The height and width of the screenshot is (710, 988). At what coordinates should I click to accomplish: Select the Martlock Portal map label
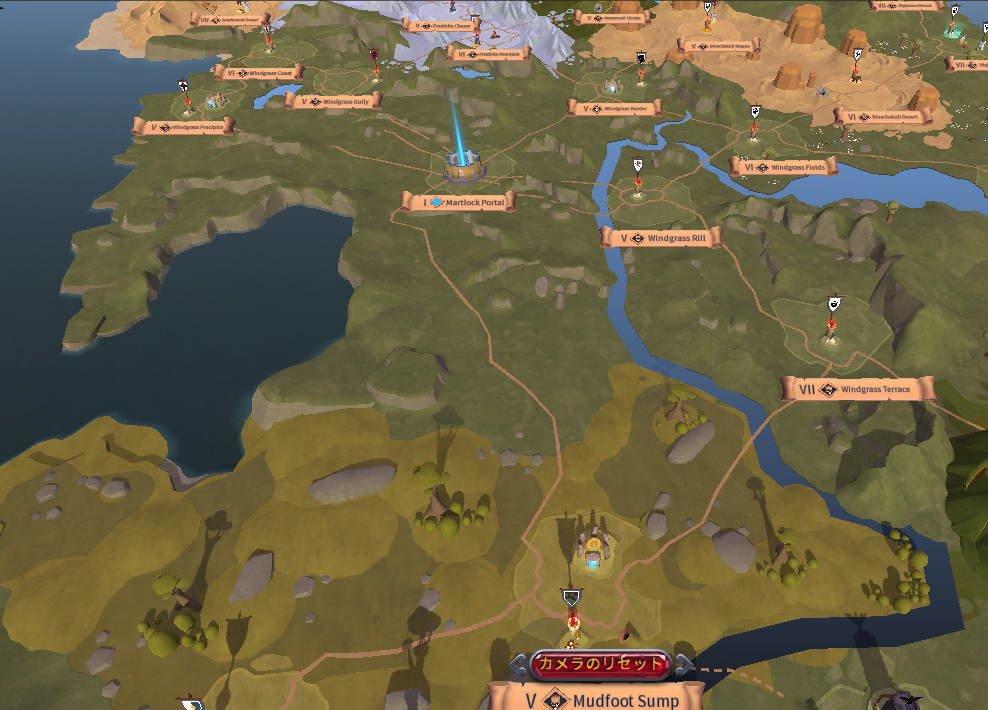(x=459, y=202)
